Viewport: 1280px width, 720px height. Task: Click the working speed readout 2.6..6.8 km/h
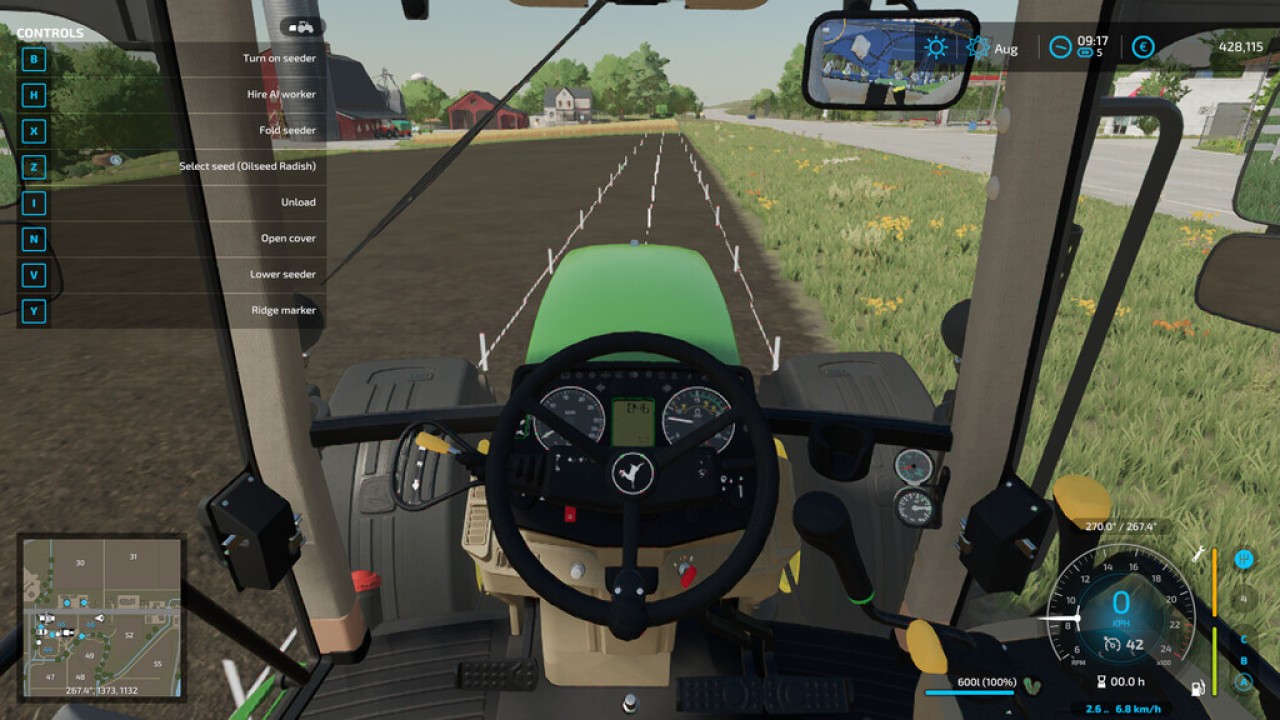click(x=1124, y=707)
